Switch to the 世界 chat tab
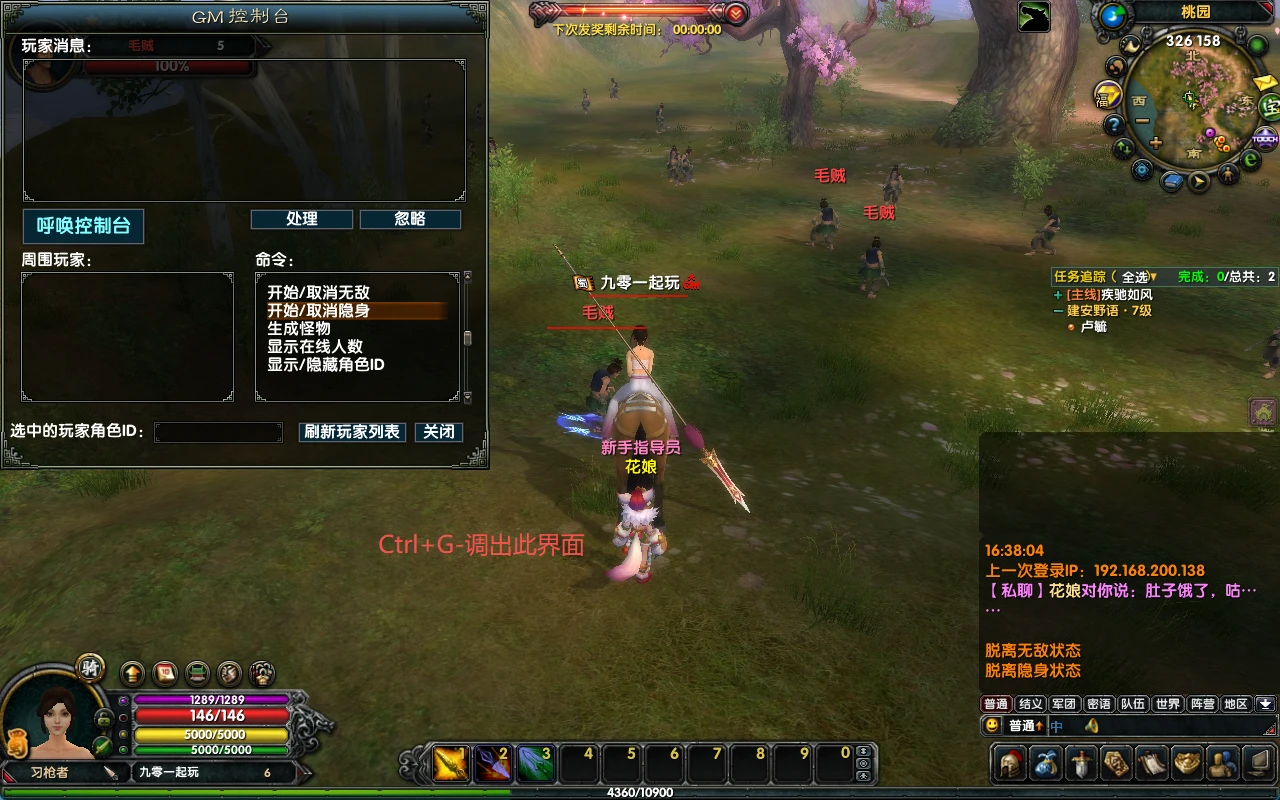 coord(1168,704)
